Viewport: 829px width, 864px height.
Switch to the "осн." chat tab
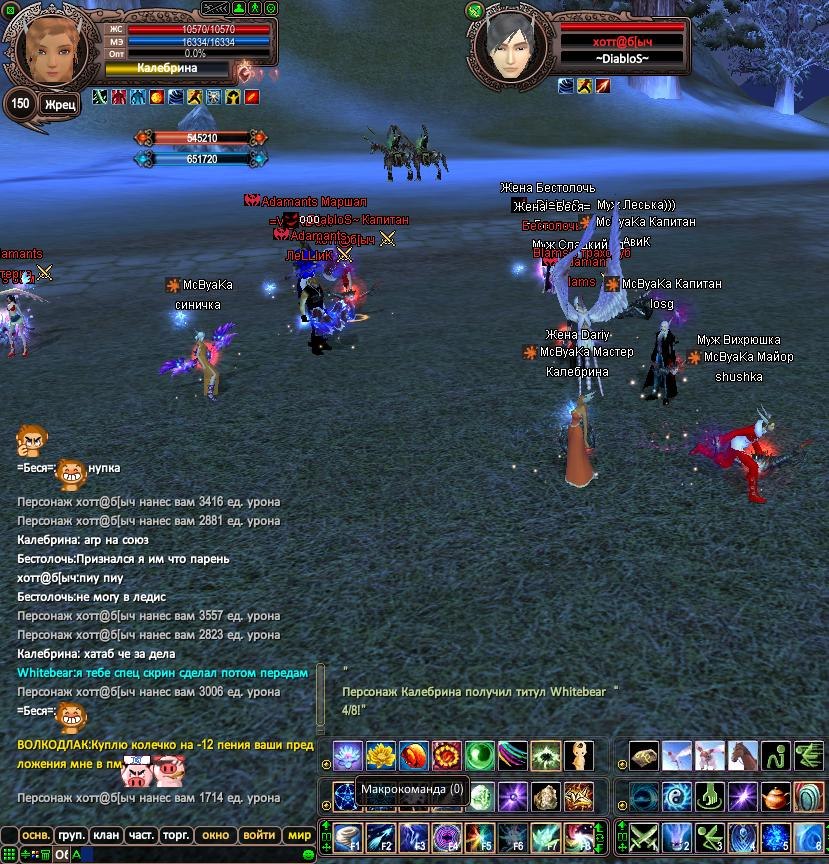[x=38, y=835]
